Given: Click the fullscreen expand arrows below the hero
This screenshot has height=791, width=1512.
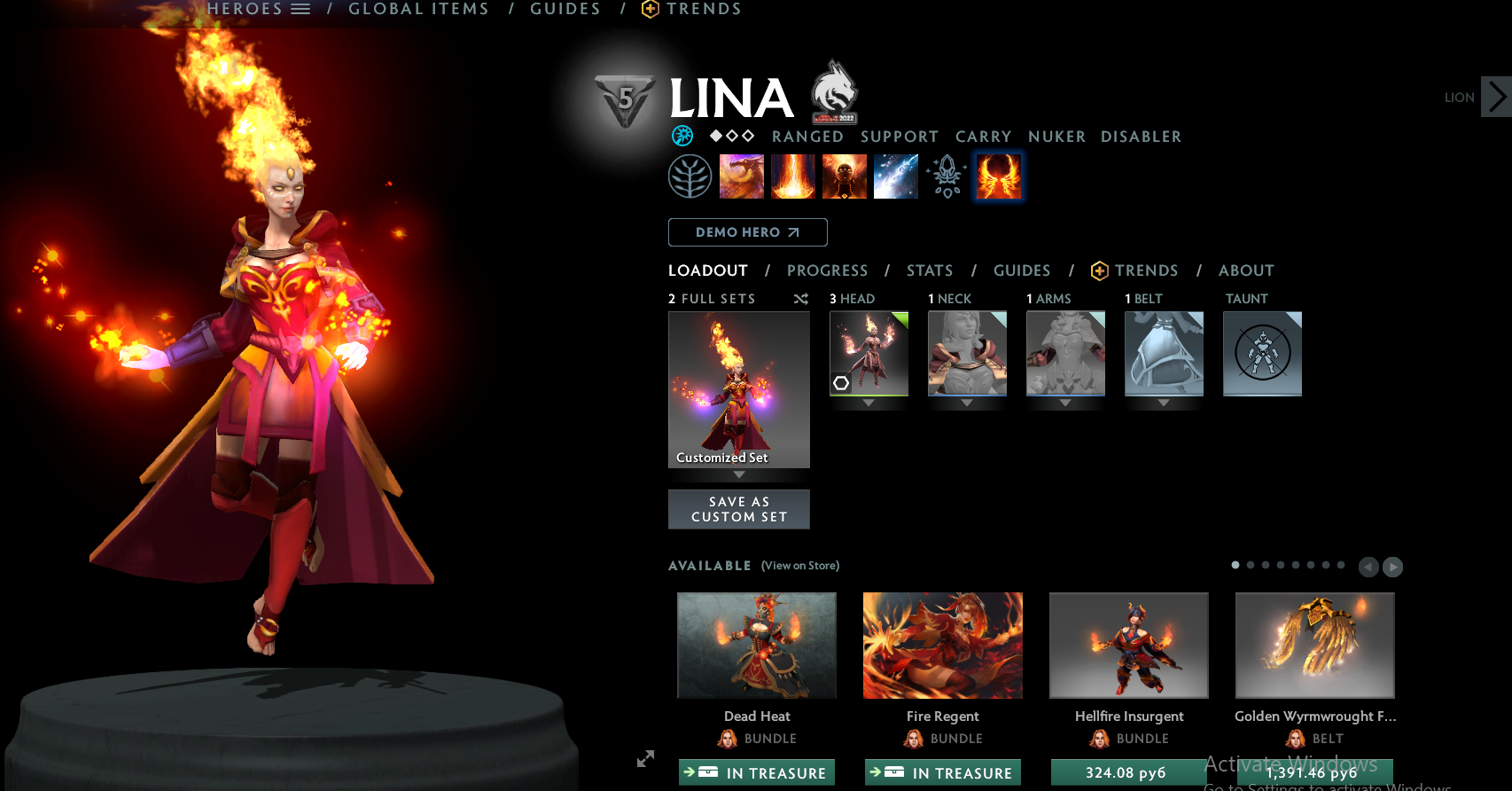Looking at the screenshot, I should point(644,759).
